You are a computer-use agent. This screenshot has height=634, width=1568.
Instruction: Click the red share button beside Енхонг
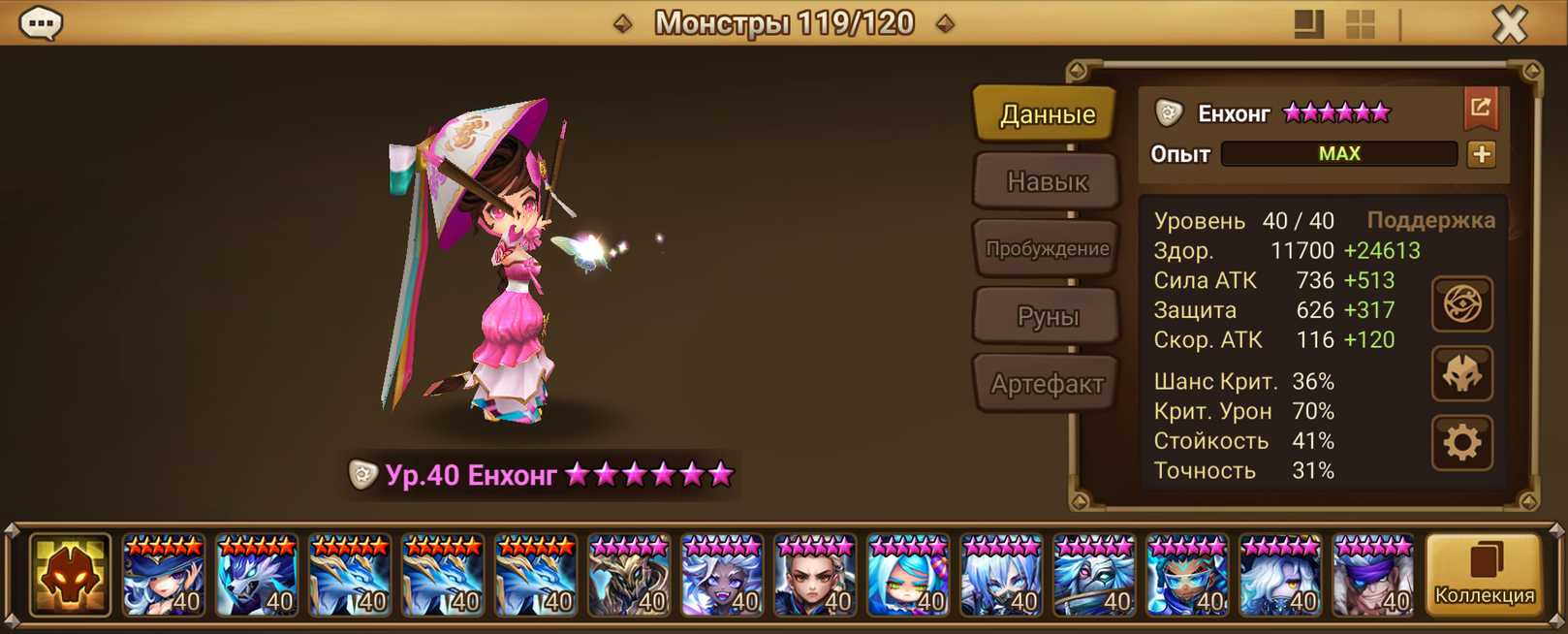[x=1480, y=109]
